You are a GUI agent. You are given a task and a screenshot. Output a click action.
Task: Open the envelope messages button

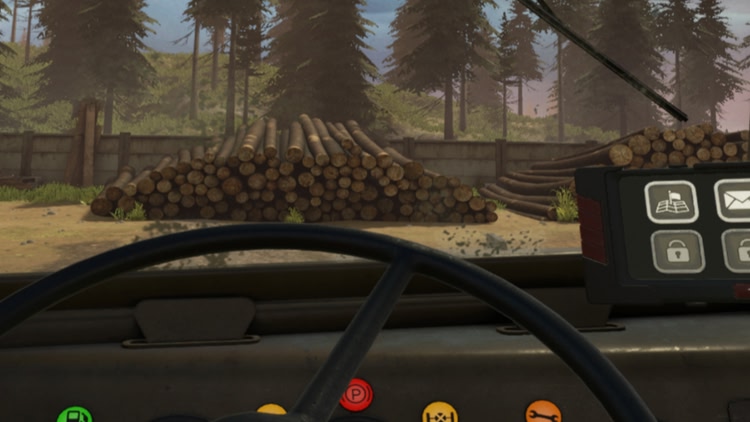pyautogui.click(x=735, y=200)
